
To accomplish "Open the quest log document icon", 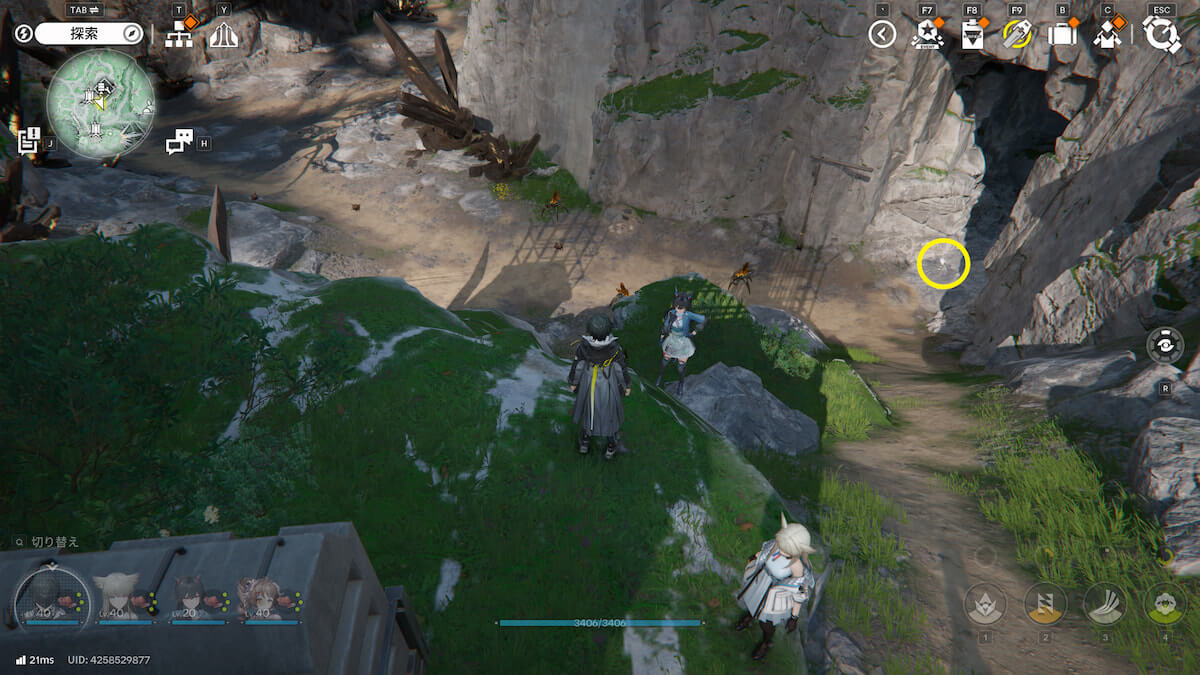I will (28, 139).
